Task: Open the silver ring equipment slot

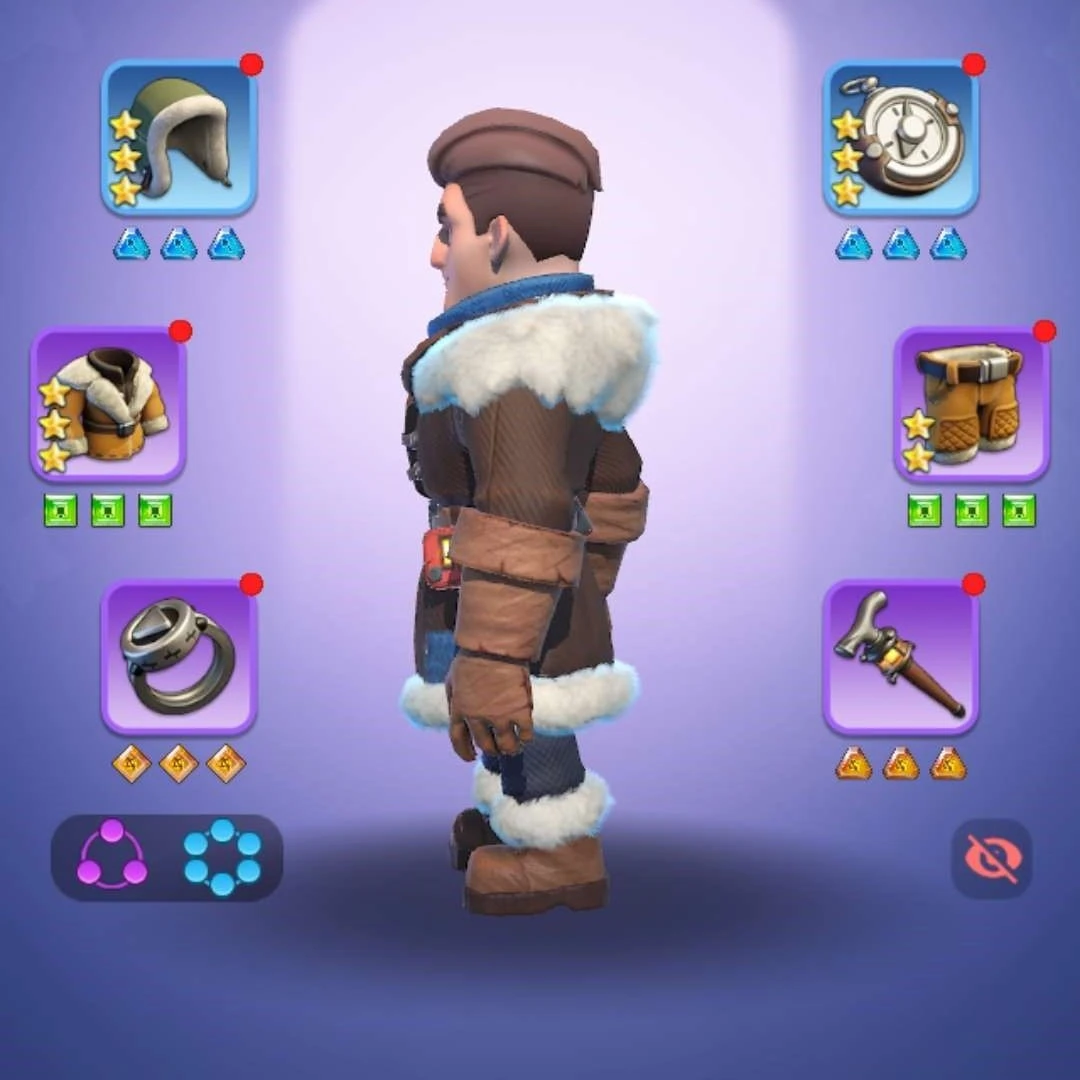Action: [x=179, y=657]
